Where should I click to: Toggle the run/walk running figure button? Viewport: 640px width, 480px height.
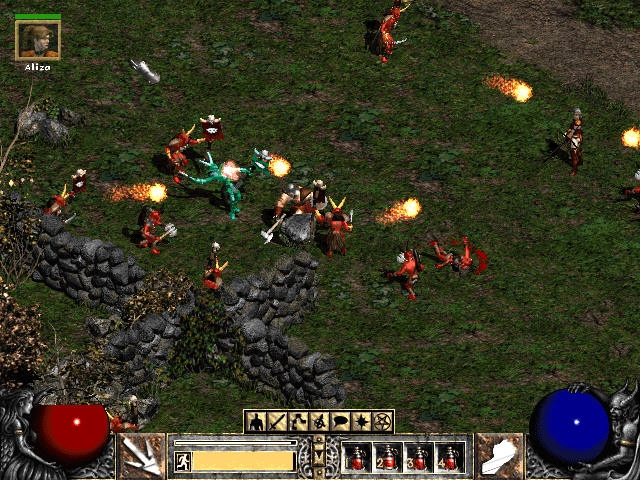(x=183, y=461)
